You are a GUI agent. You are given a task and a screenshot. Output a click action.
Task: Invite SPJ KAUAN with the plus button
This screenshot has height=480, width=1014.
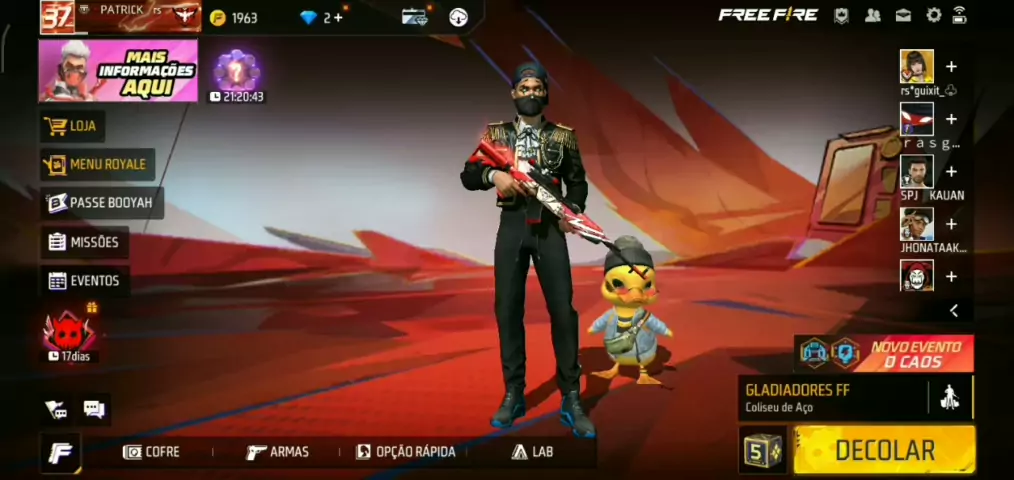pyautogui.click(x=951, y=172)
